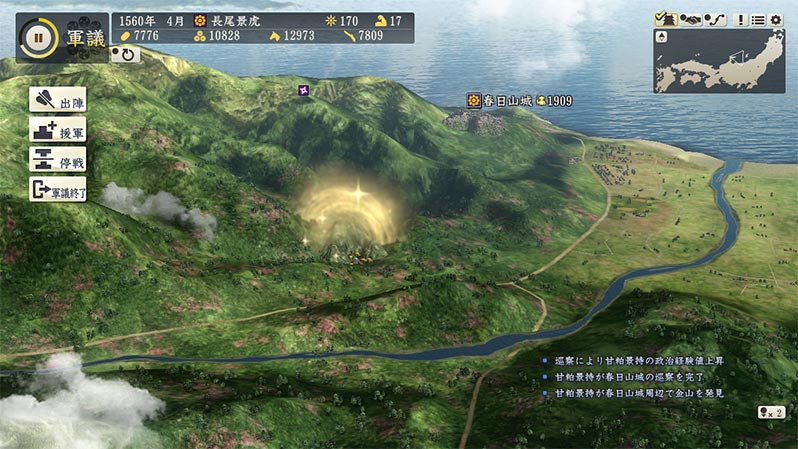Select the 停戦 (ceasefire) command
798x449 pixels.
click(58, 160)
